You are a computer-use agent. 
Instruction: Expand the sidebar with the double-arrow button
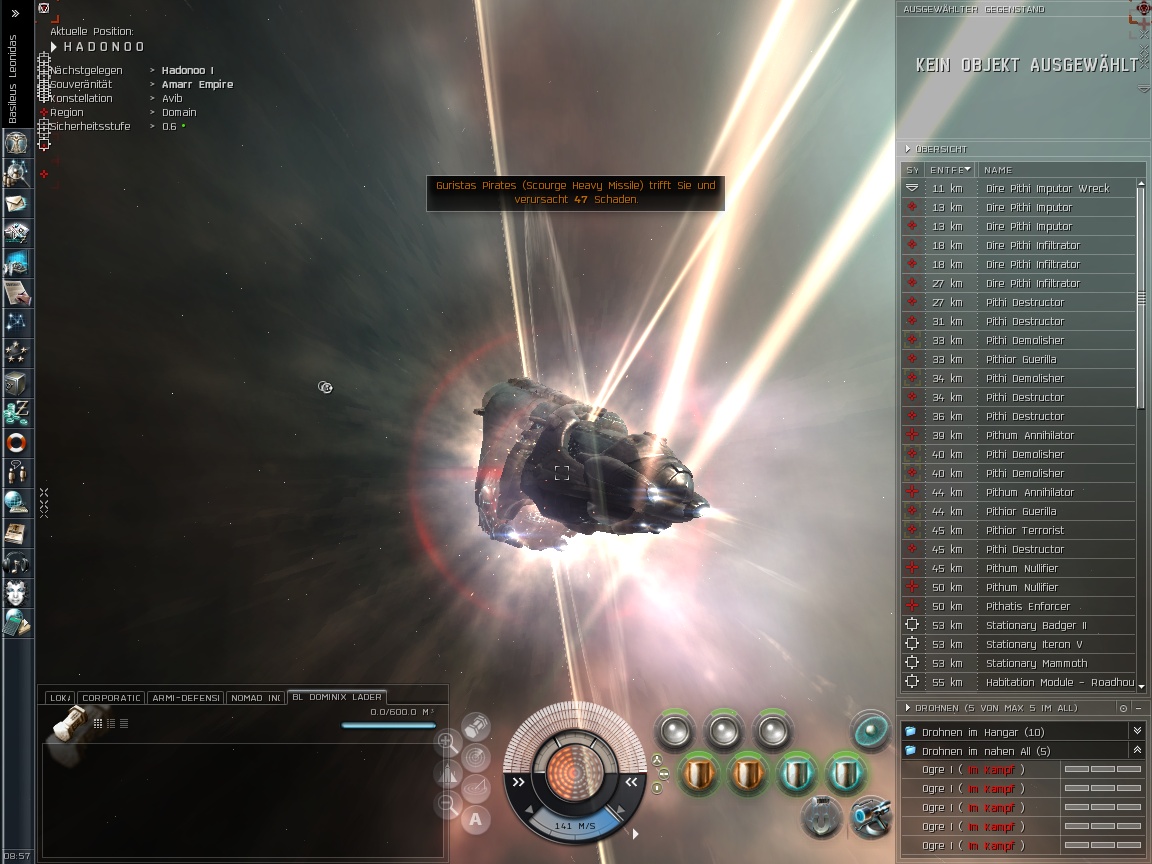click(15, 14)
